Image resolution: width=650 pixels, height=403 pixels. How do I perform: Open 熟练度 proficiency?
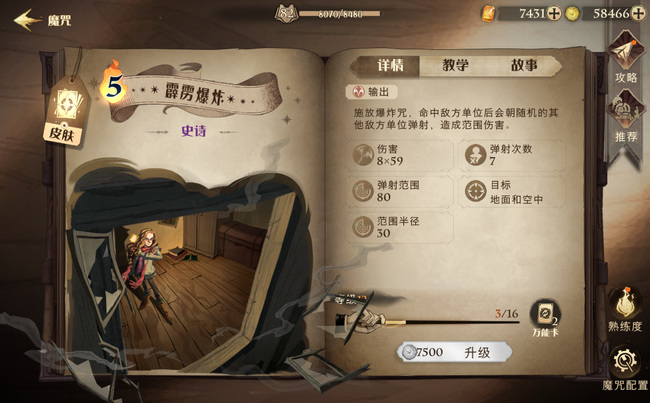(624, 308)
